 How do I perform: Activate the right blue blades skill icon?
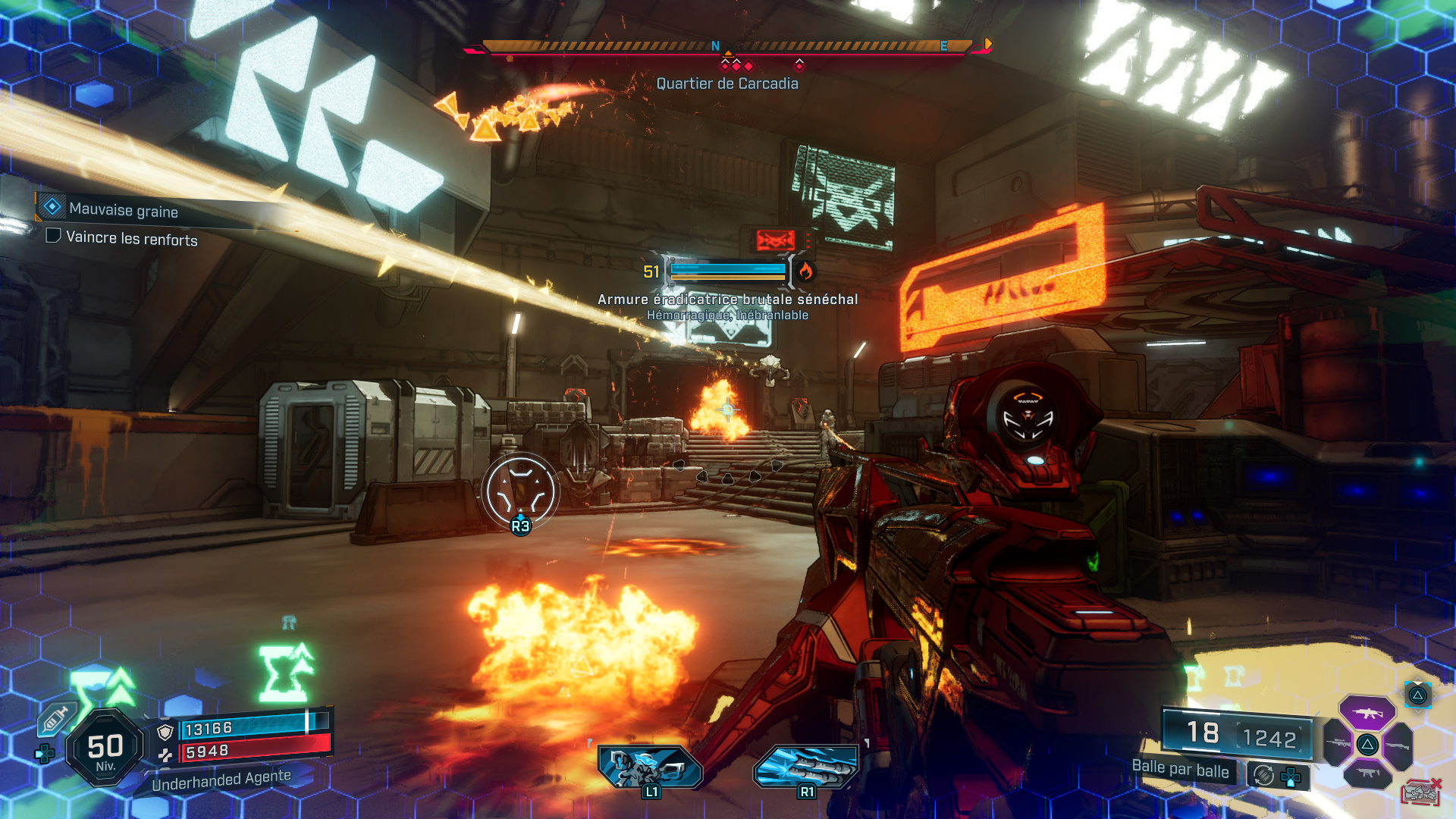coord(806,766)
